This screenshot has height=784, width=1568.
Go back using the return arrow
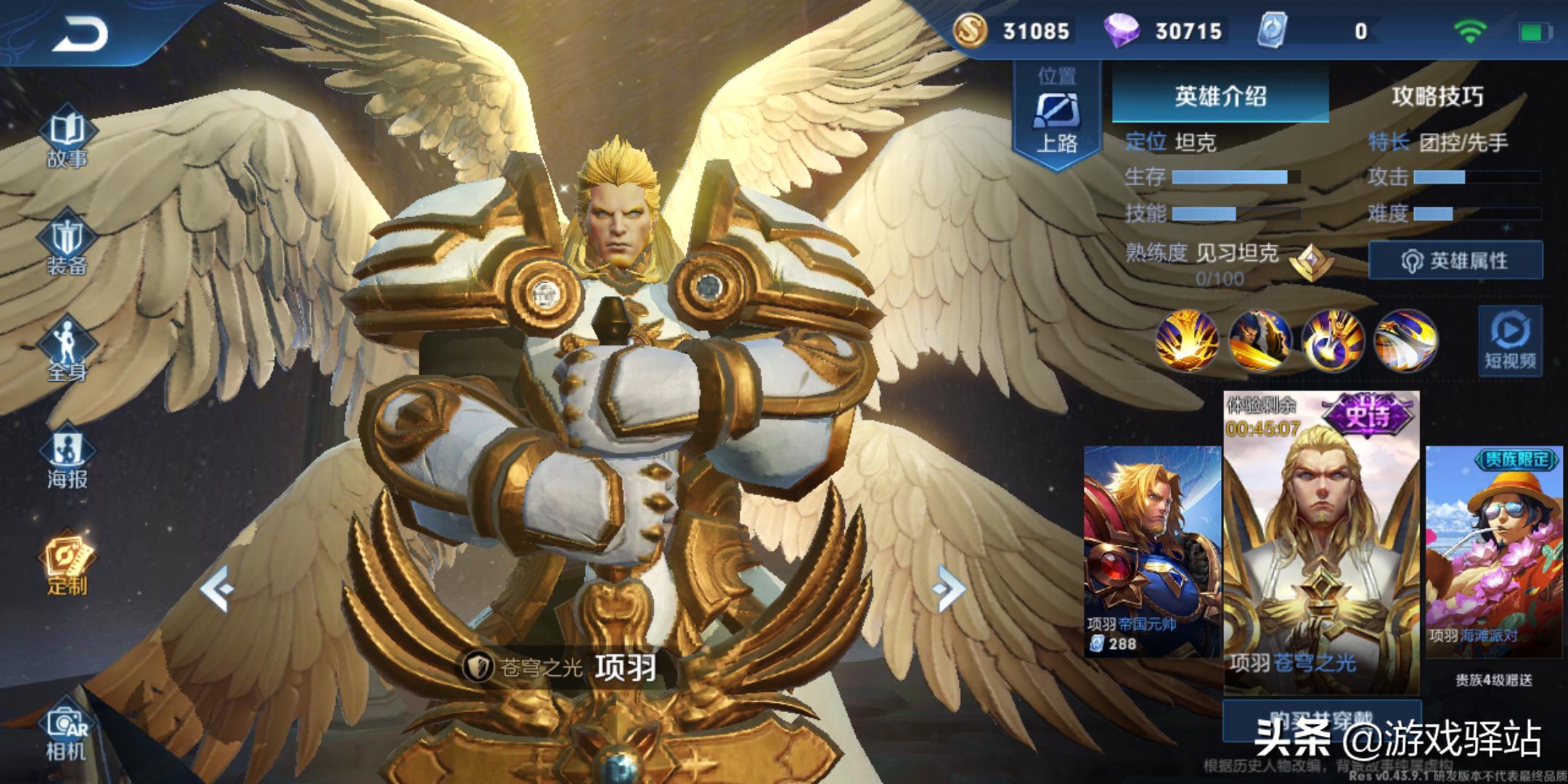[80, 34]
